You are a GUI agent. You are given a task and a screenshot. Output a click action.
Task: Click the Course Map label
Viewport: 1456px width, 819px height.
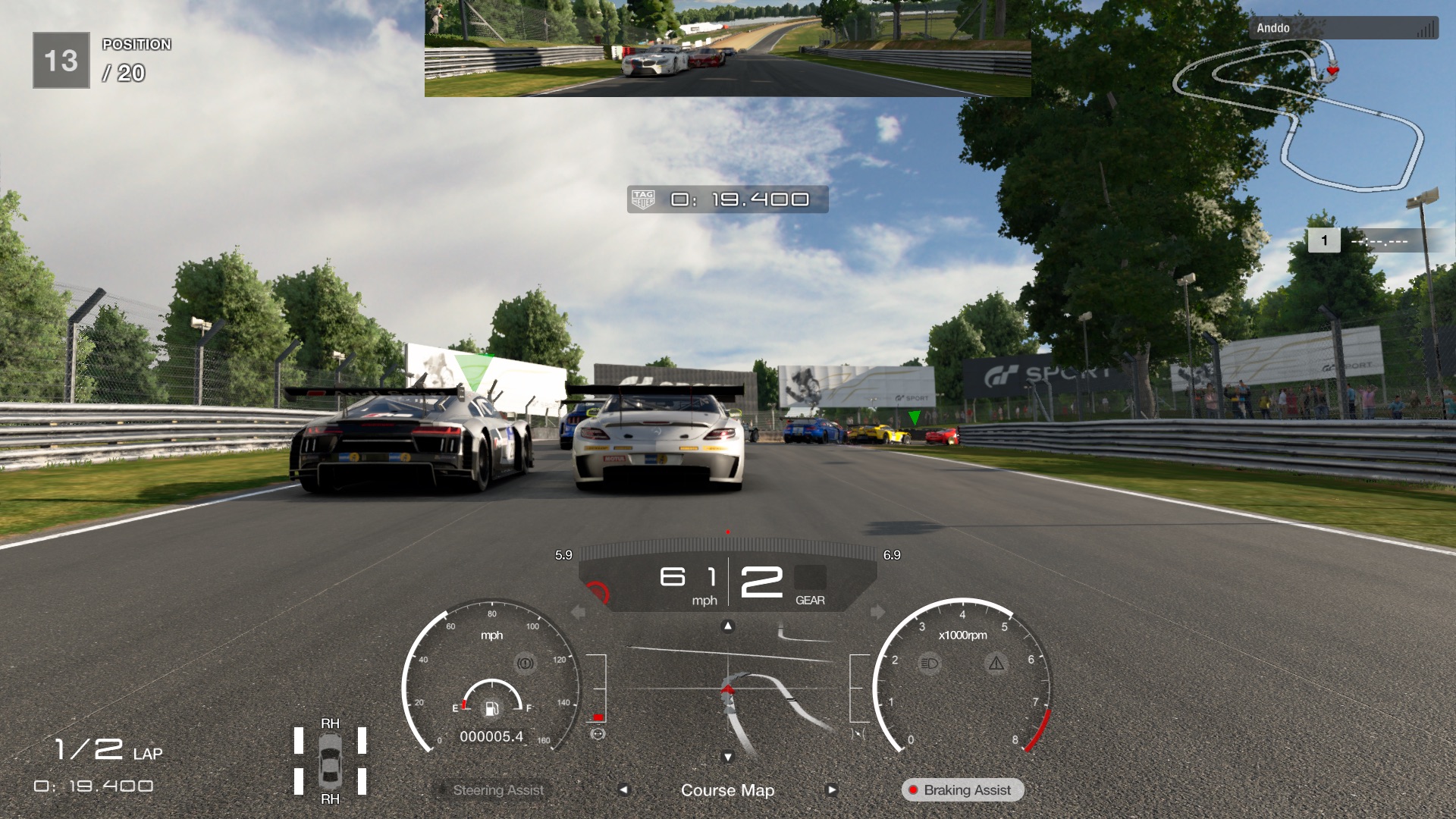coord(727,790)
